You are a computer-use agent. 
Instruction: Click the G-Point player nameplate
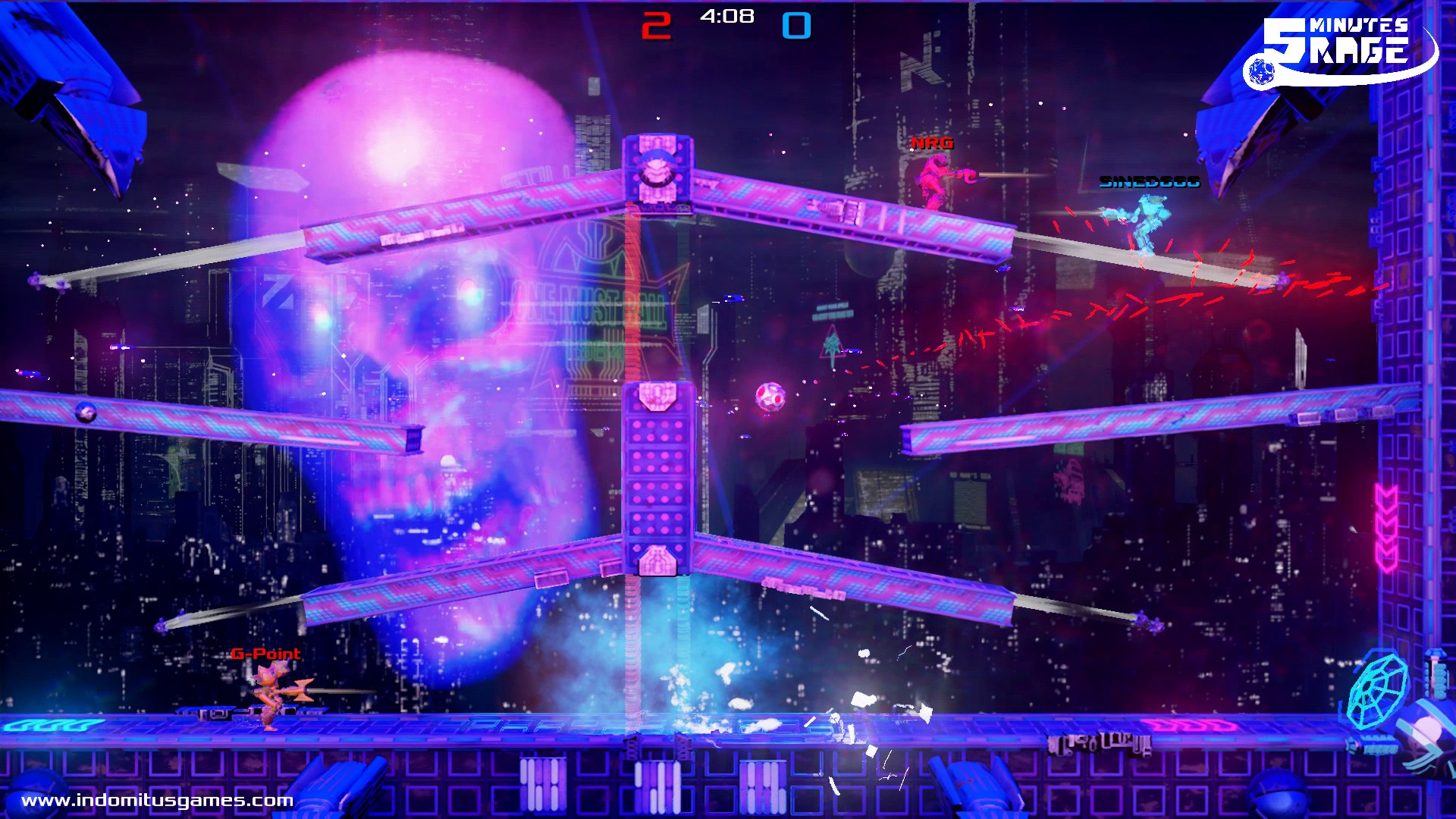(x=265, y=653)
